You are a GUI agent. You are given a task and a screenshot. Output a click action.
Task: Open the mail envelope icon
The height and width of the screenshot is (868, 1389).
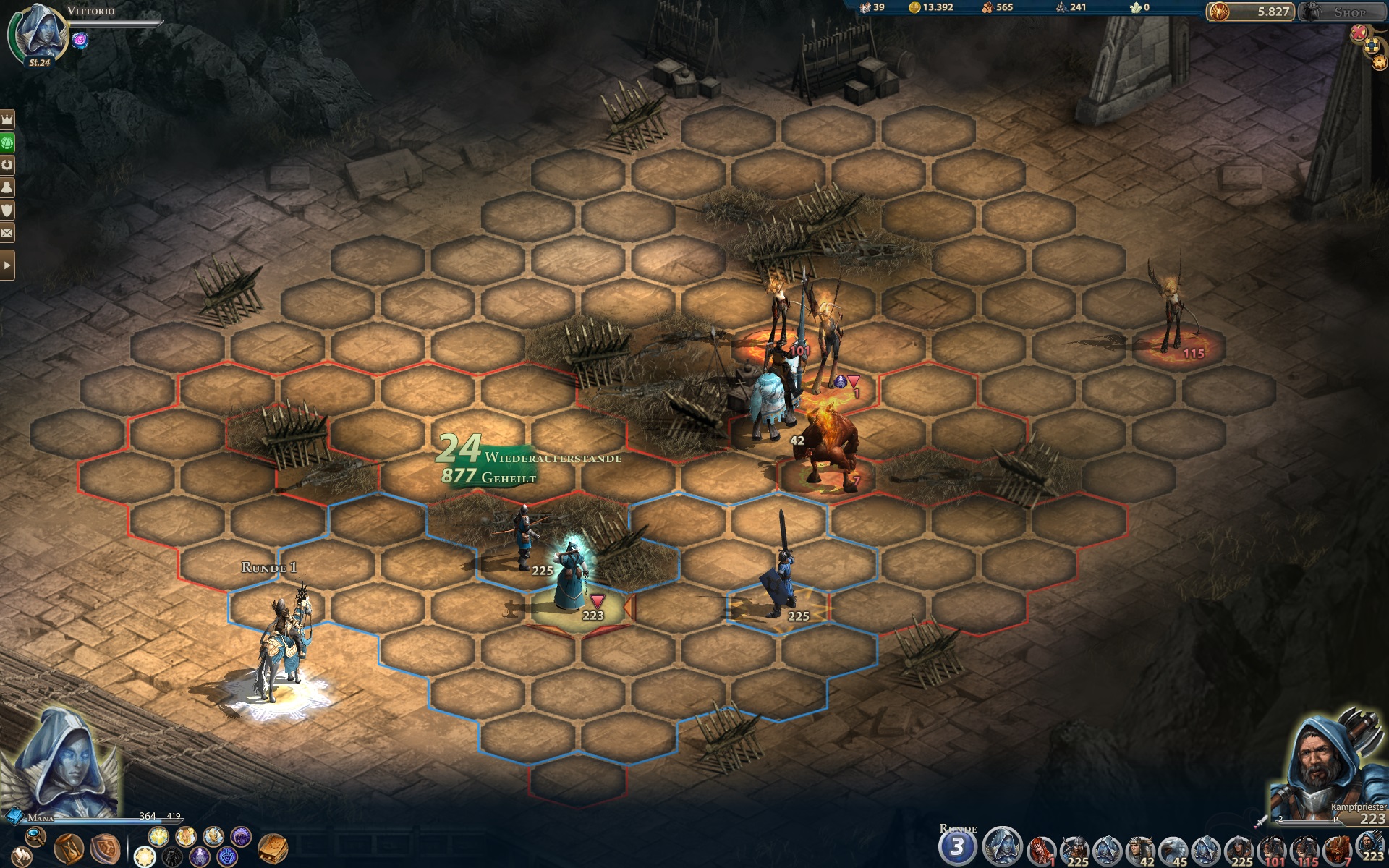(x=7, y=233)
